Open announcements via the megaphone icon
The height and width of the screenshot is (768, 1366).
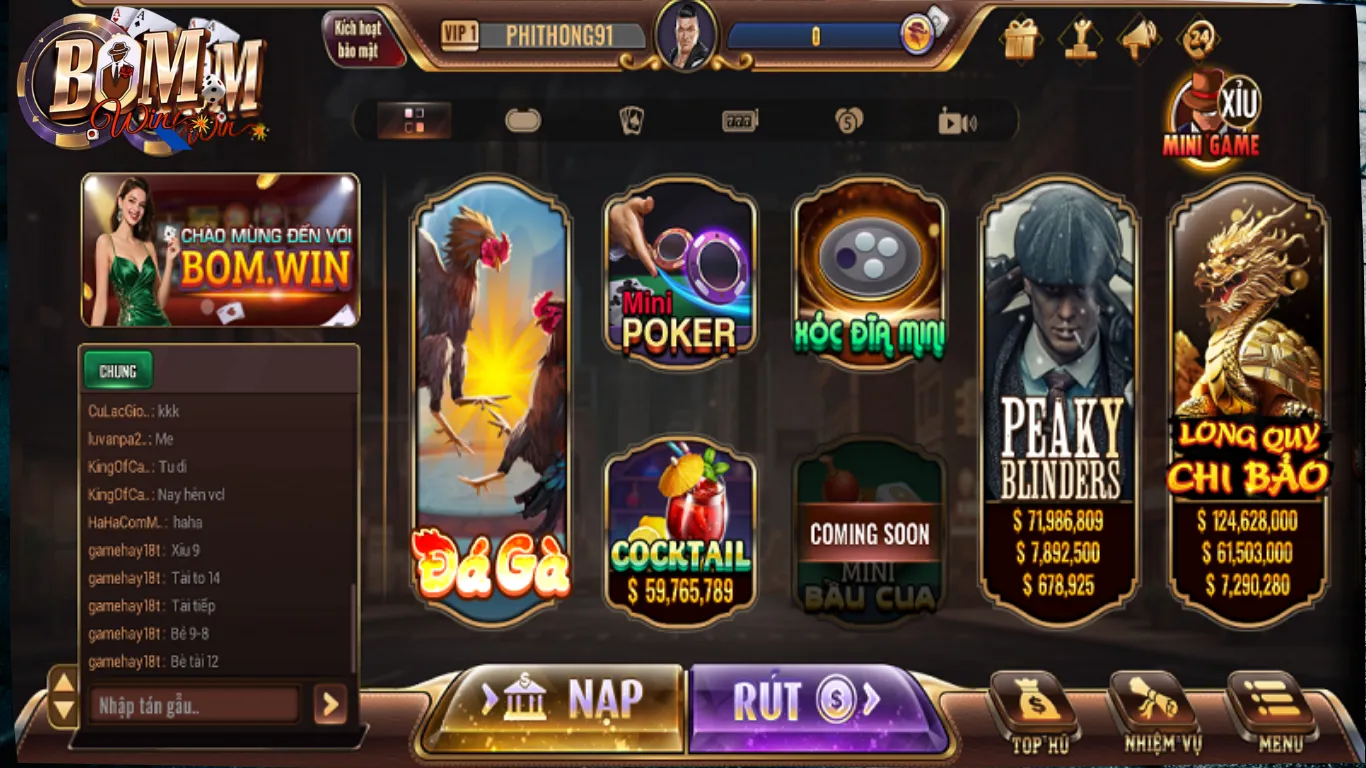(1138, 36)
